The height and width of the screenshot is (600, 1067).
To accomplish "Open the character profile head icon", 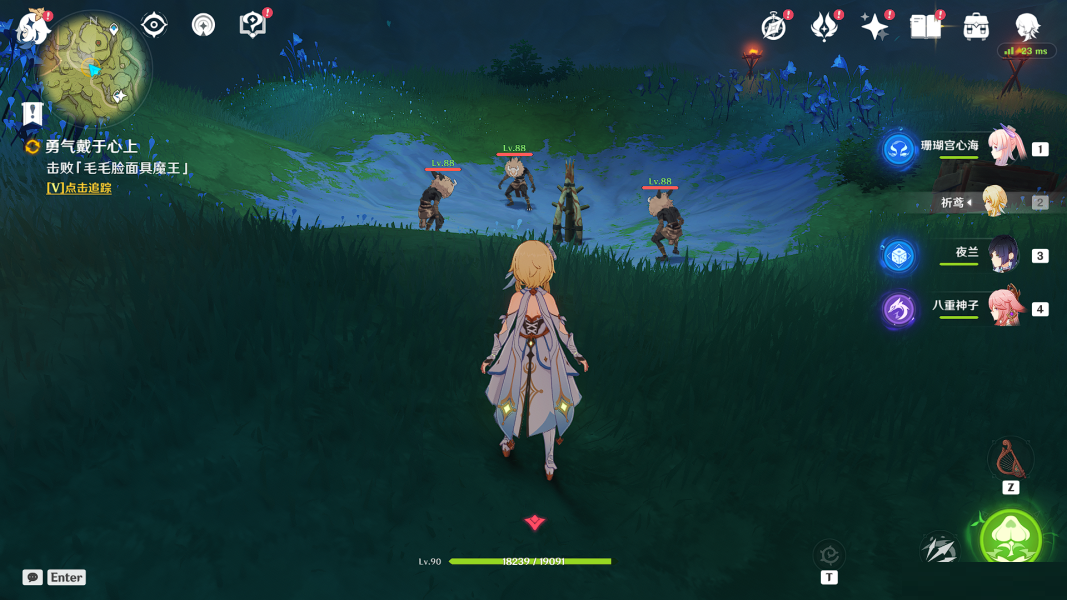I will click(1027, 27).
